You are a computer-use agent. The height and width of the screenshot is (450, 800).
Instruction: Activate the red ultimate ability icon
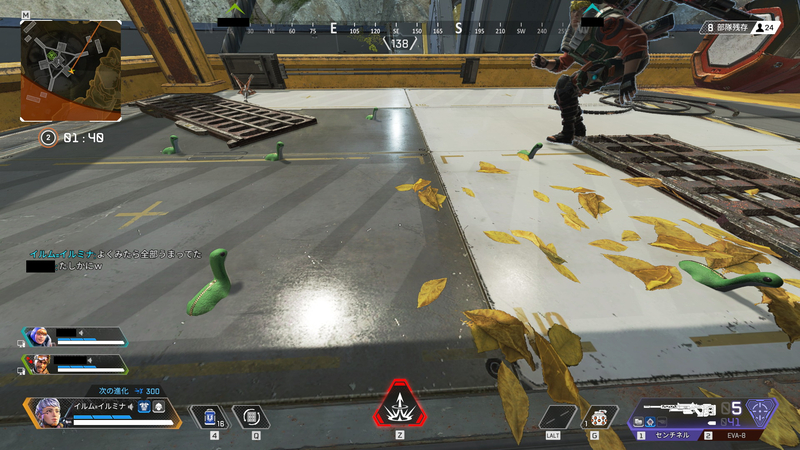tap(401, 407)
